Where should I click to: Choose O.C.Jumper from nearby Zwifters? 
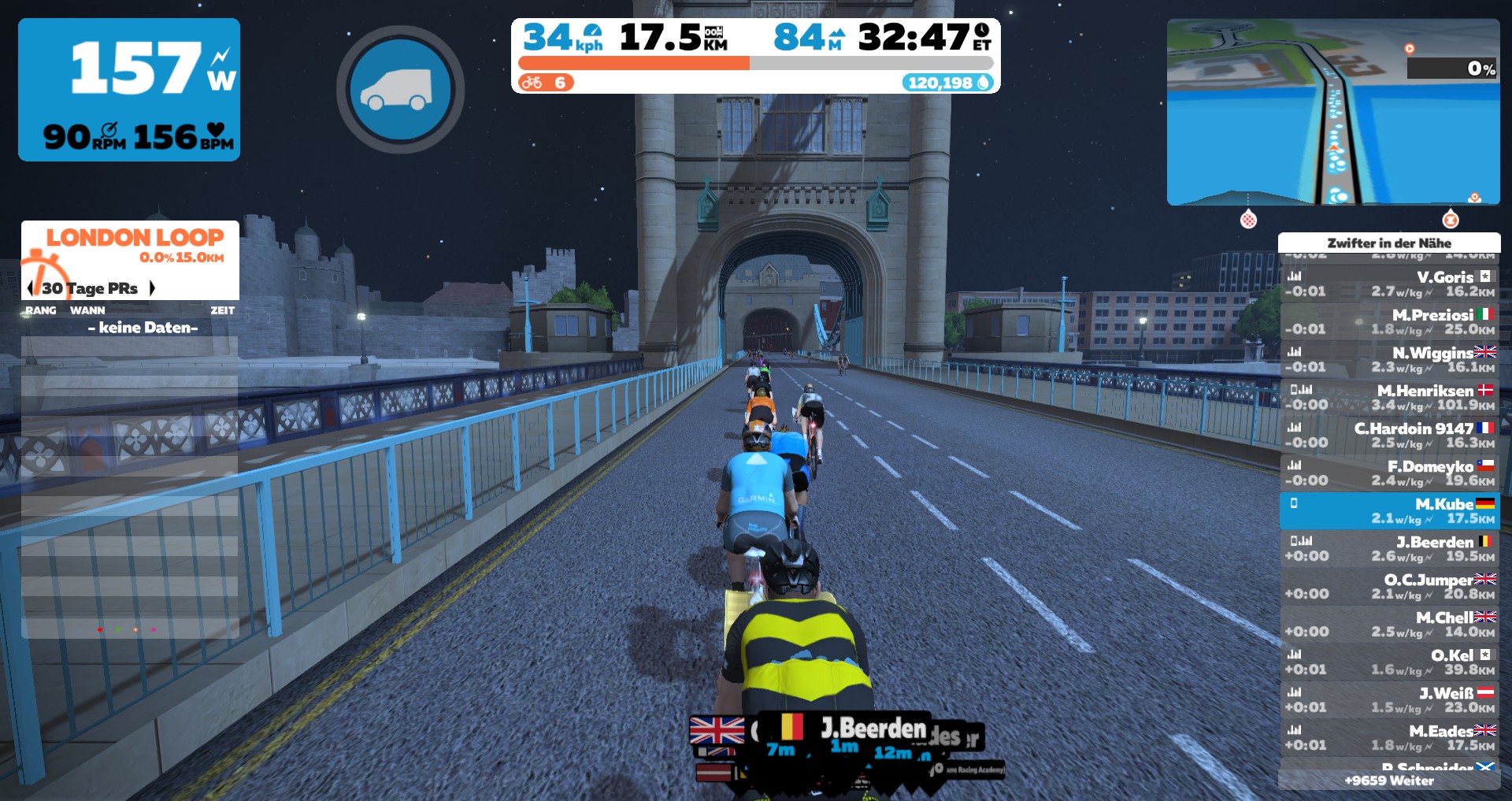click(x=1389, y=587)
